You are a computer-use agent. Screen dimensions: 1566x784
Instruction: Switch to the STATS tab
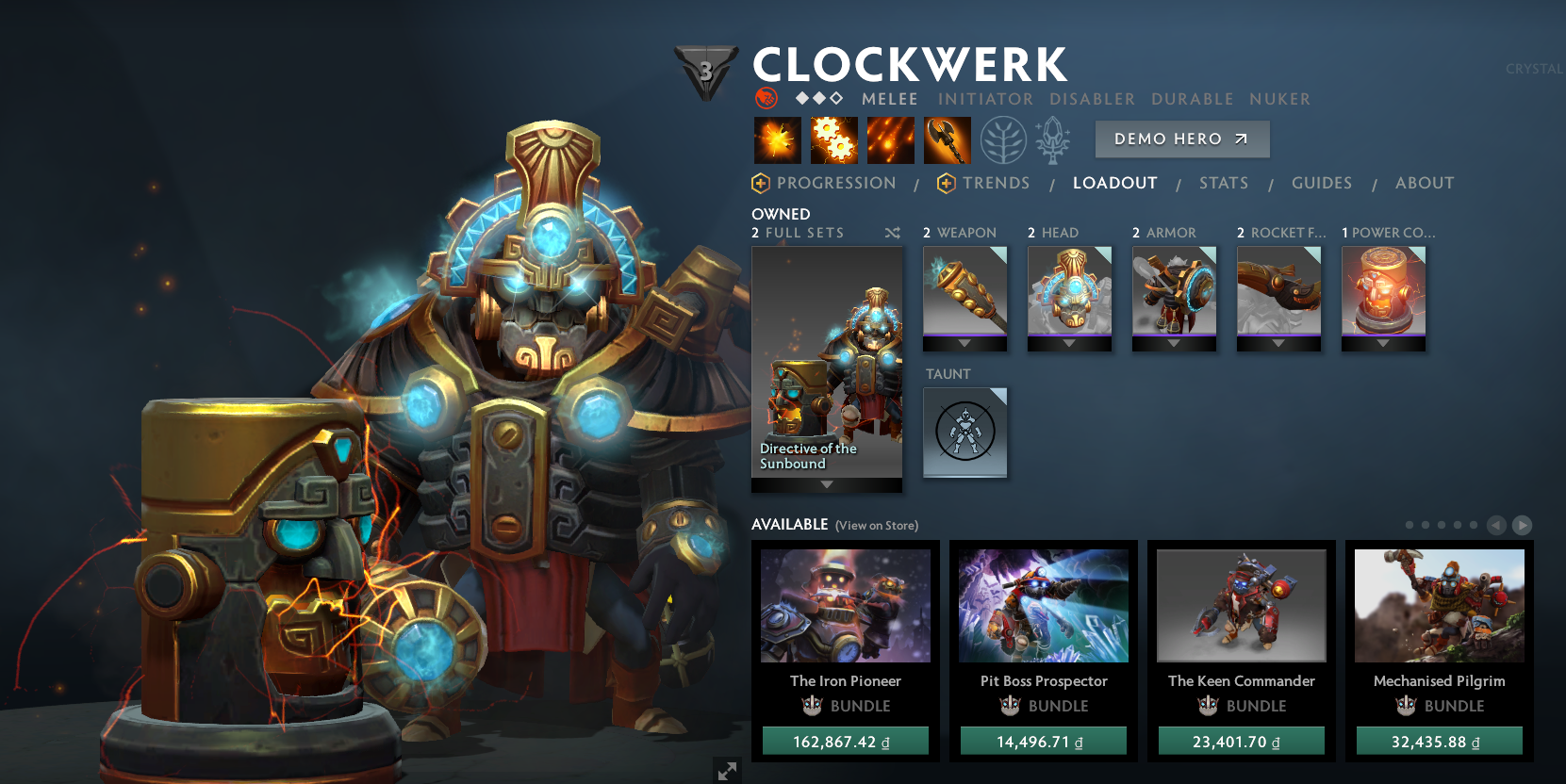pos(1223,183)
